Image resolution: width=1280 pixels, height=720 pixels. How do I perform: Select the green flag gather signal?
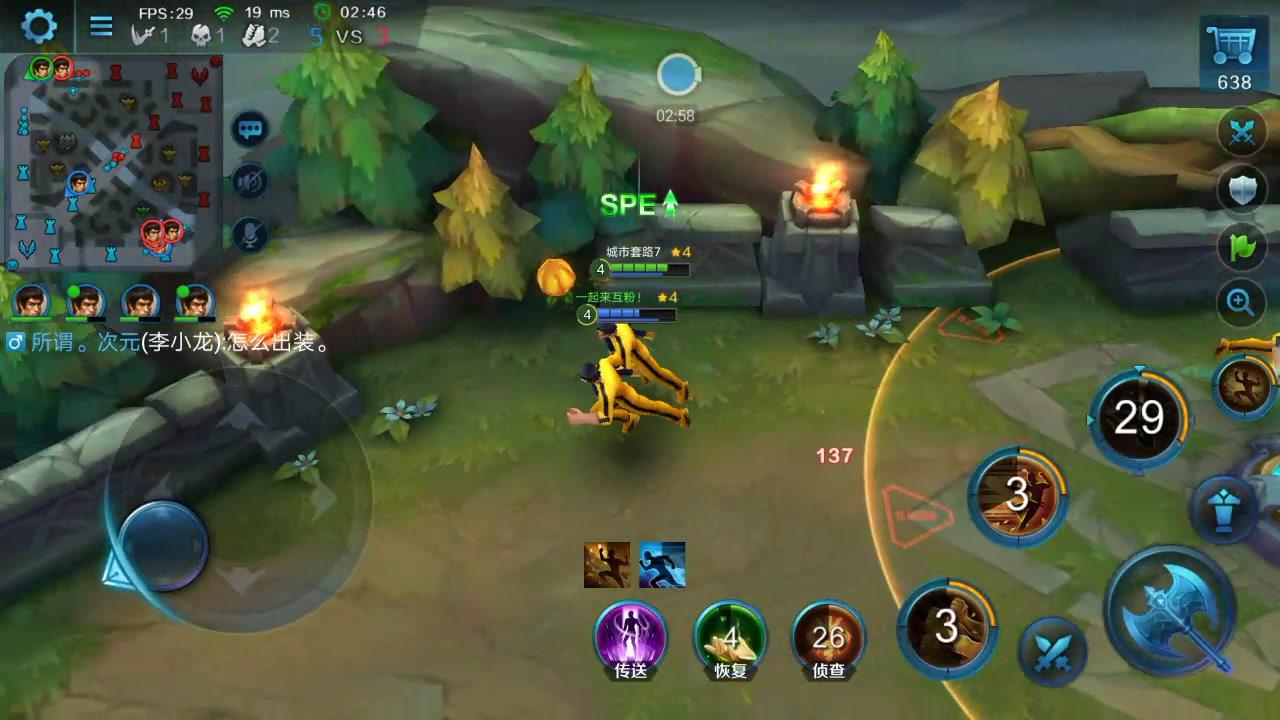[x=1241, y=245]
